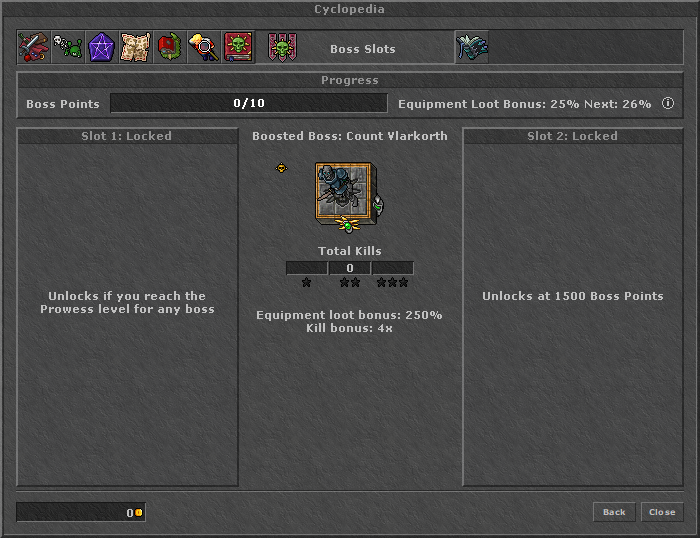
Task: Open the magnifying glass Character tab
Action: pyautogui.click(x=203, y=47)
